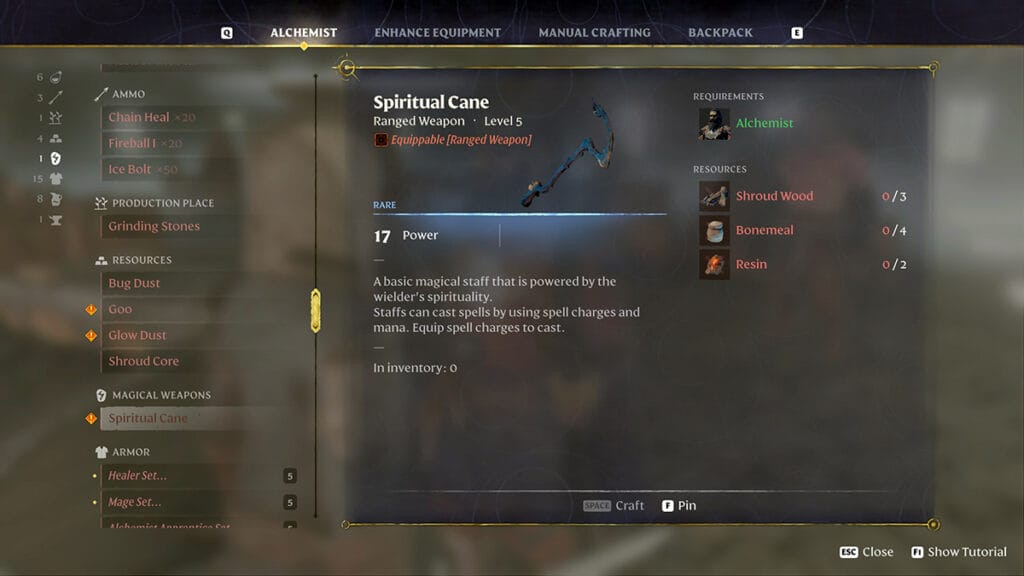Click the Shroud Wood resource icon

tap(714, 196)
